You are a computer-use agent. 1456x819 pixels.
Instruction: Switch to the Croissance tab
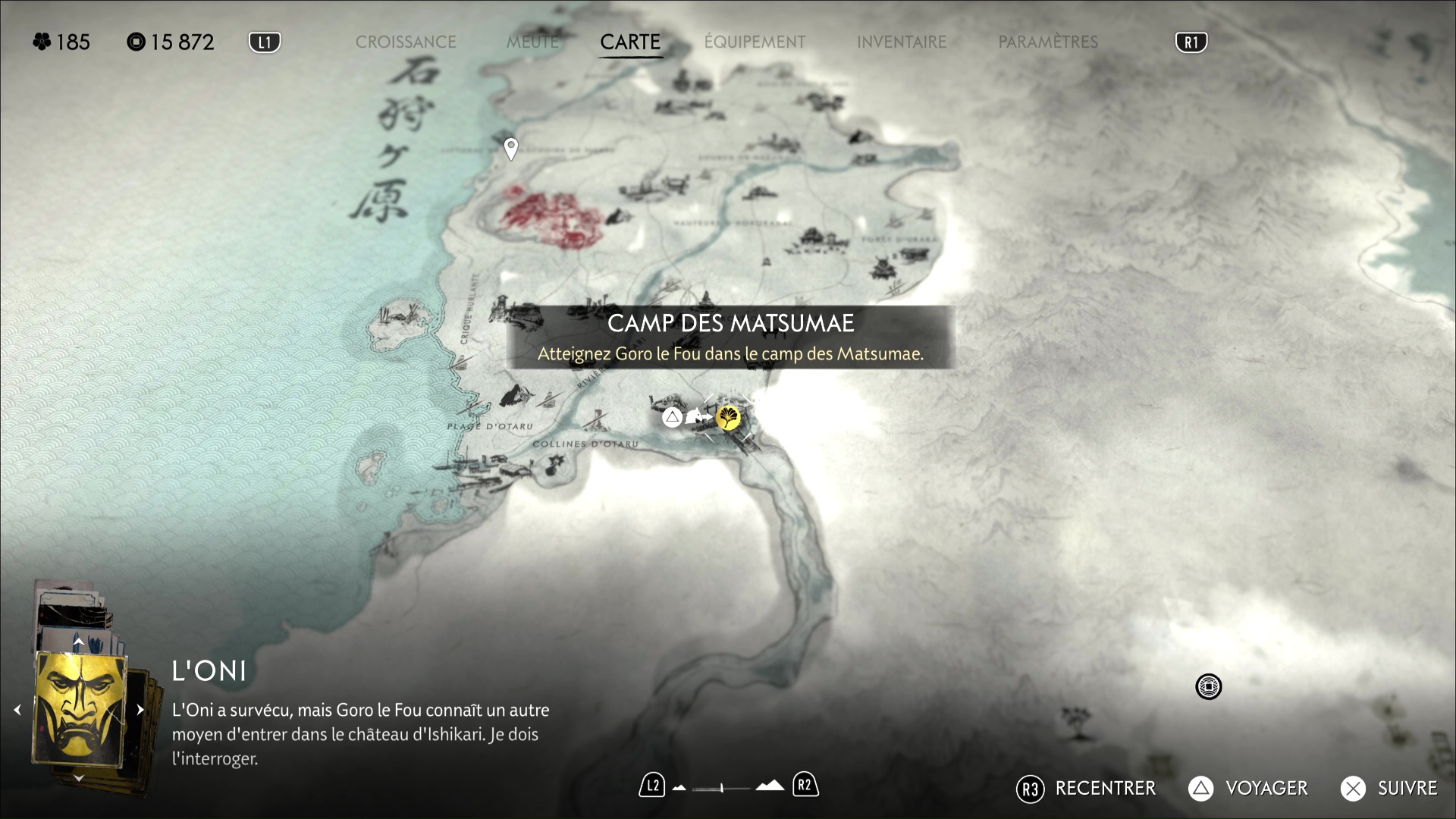[x=406, y=42]
